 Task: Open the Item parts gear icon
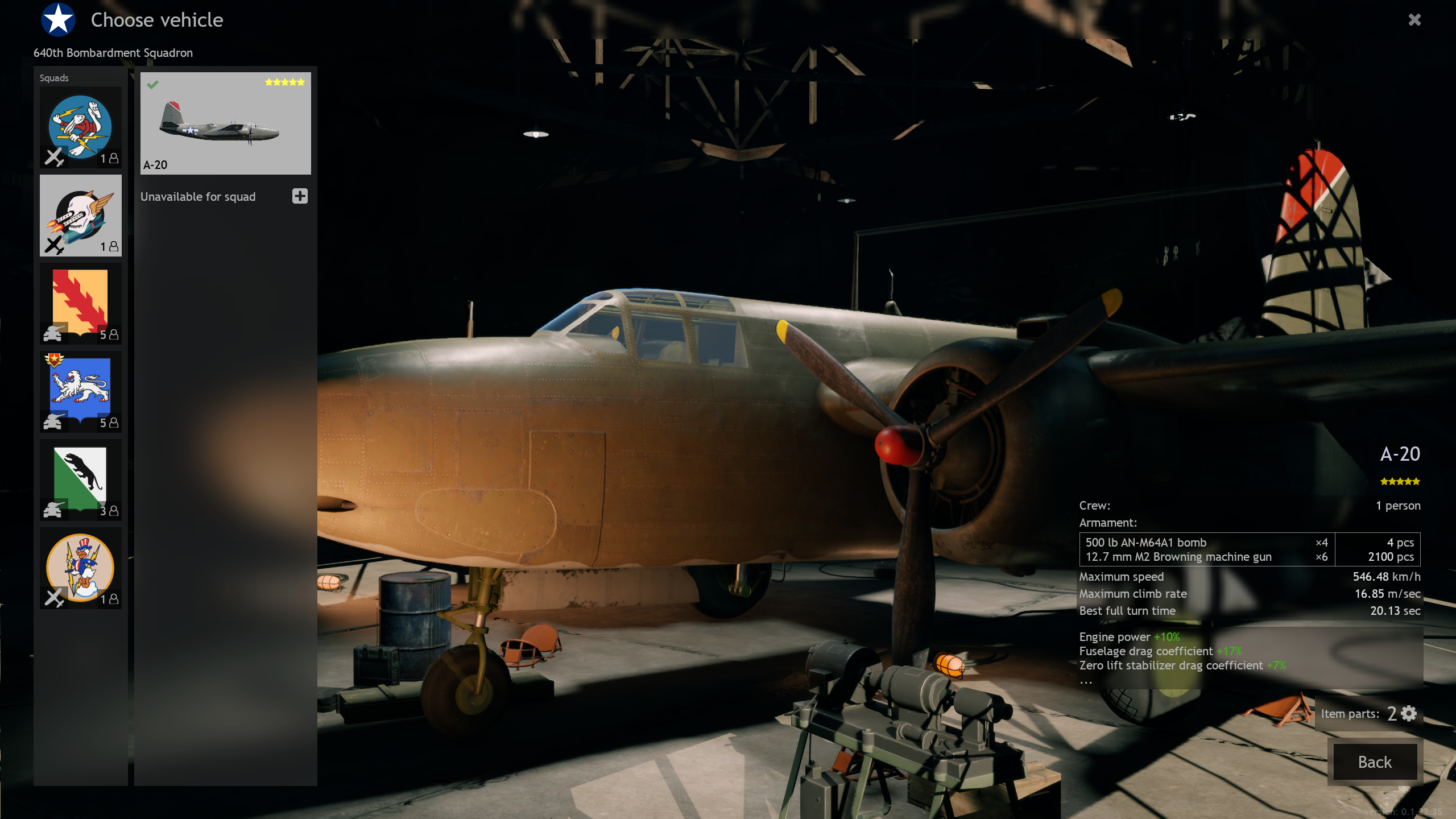coord(1409,713)
